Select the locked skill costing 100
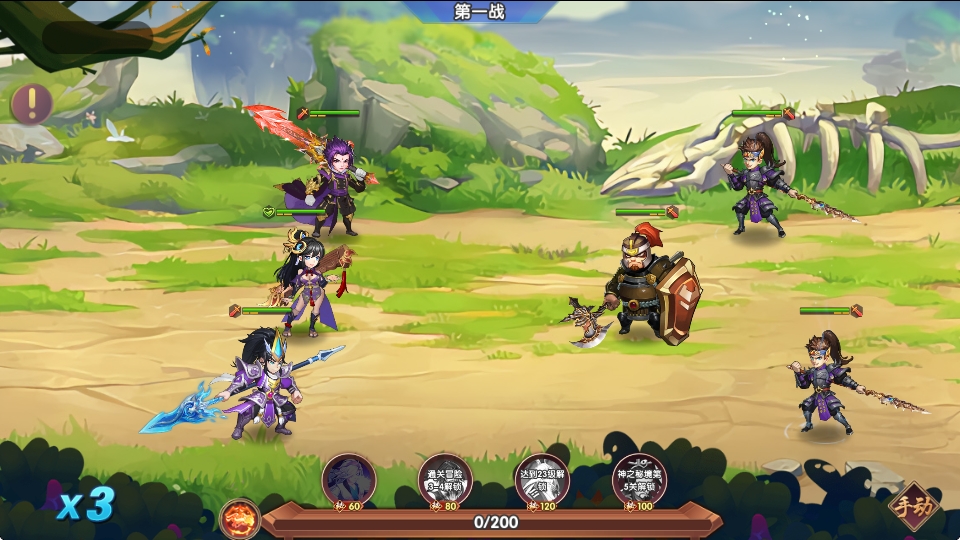Screen dimensions: 960x540 pos(638,481)
